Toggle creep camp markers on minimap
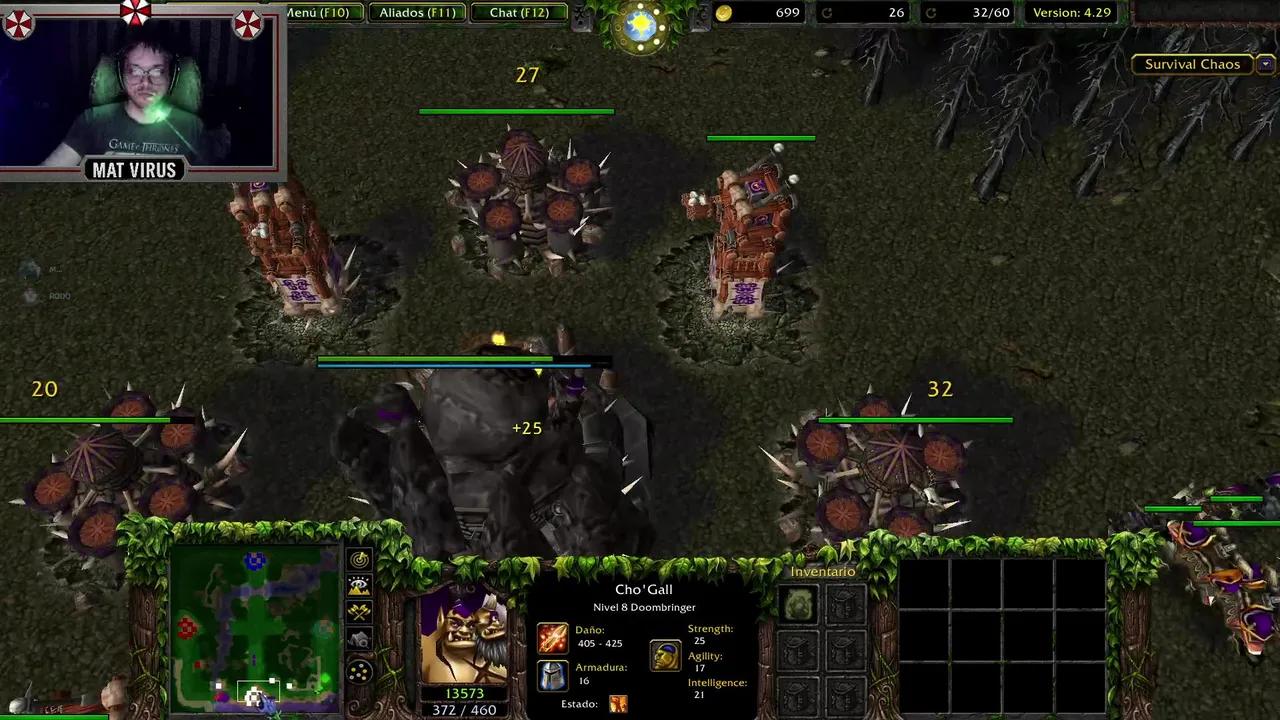This screenshot has height=720, width=1280. (x=359, y=637)
